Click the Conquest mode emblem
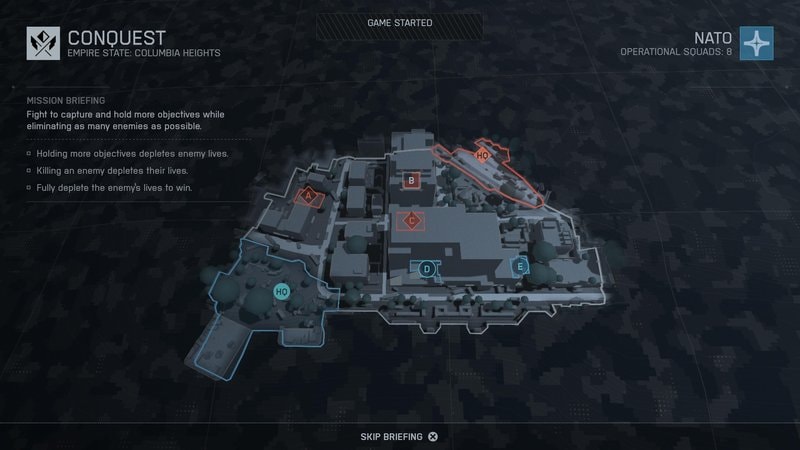The image size is (800, 450). (x=43, y=44)
